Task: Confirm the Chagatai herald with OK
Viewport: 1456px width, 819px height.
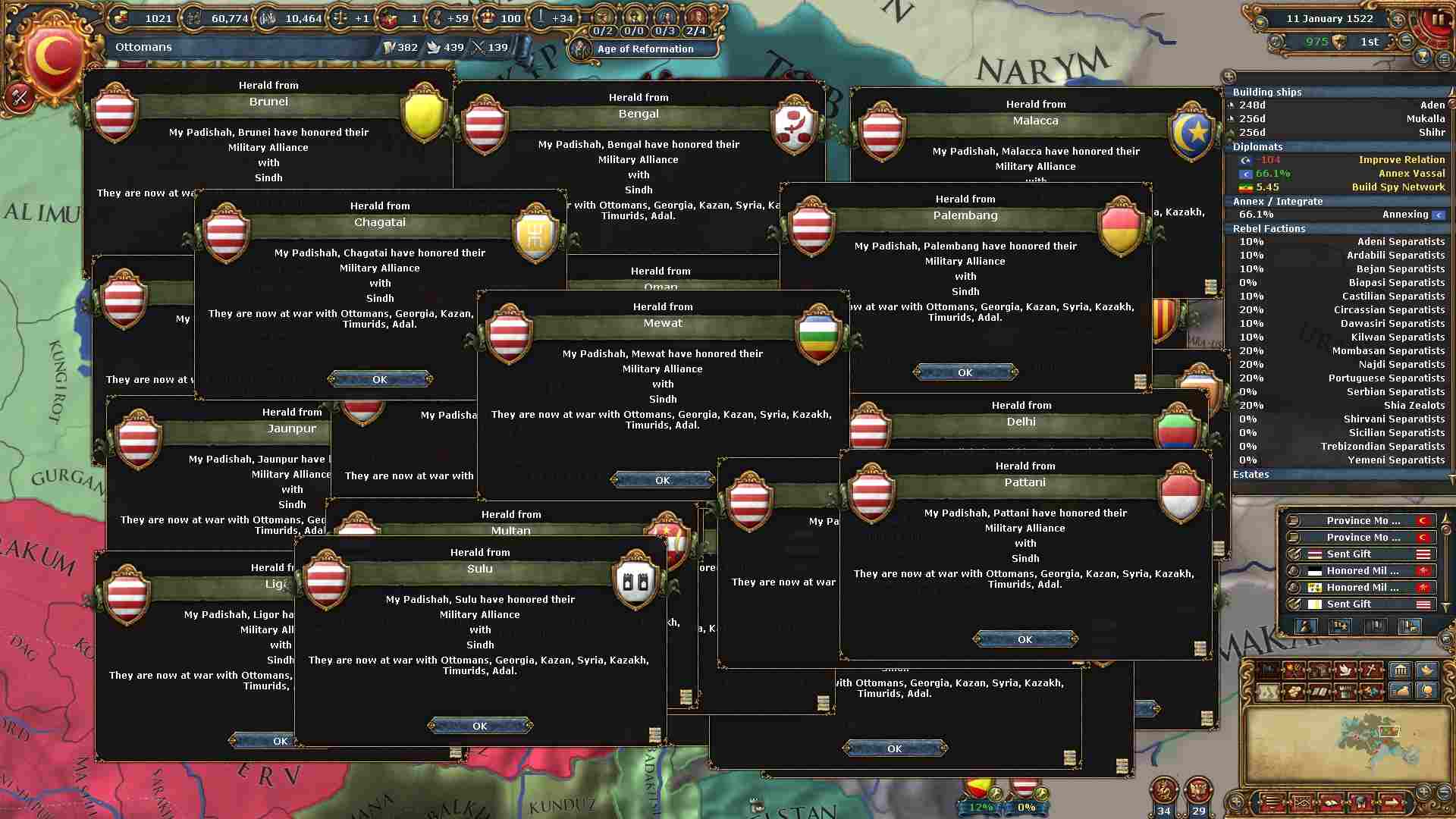Action: click(x=380, y=379)
